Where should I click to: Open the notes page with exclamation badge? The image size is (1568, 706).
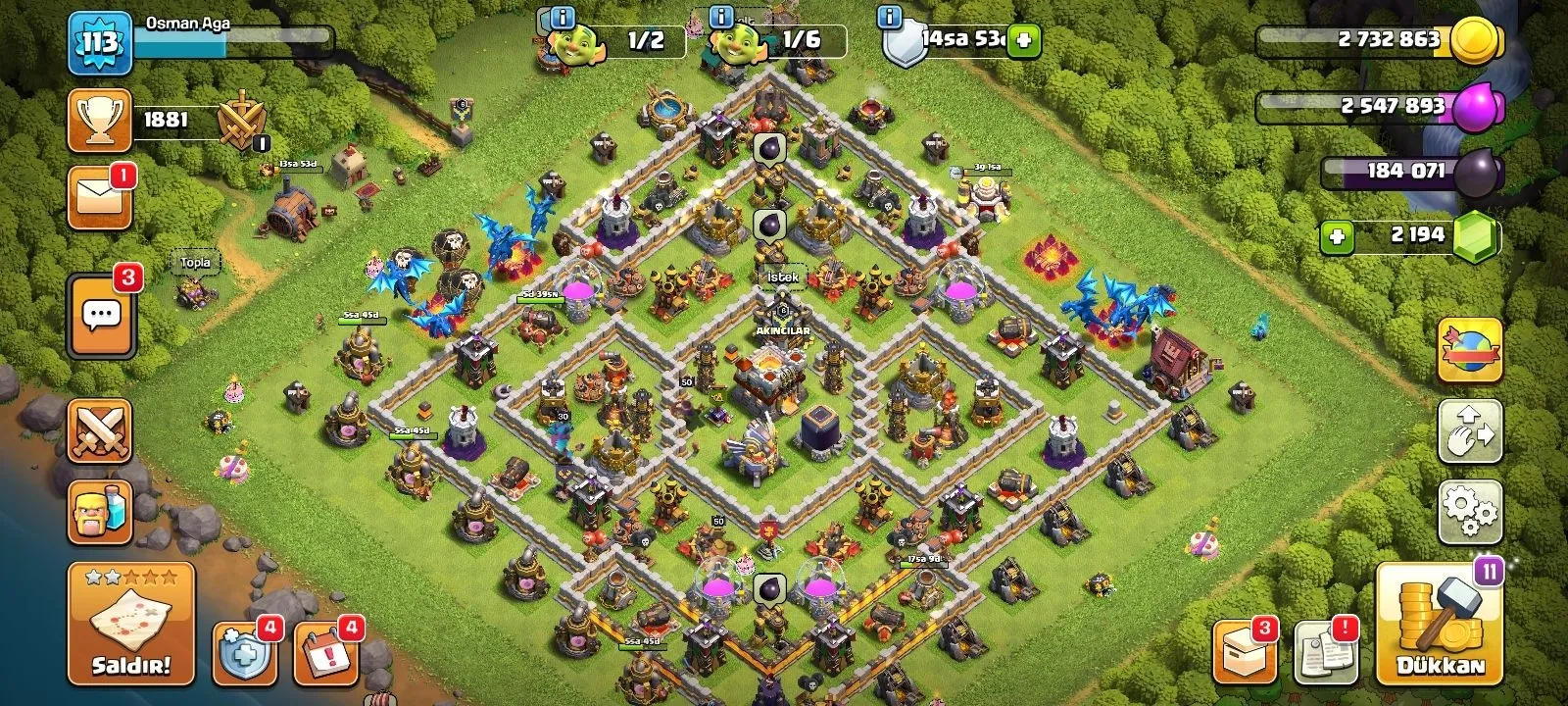(x=1326, y=651)
